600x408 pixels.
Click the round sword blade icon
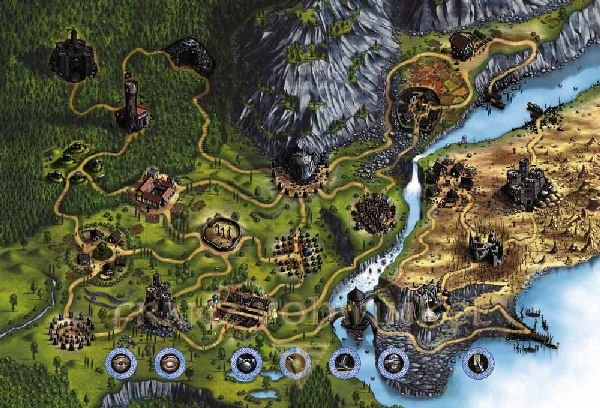[x=479, y=361]
